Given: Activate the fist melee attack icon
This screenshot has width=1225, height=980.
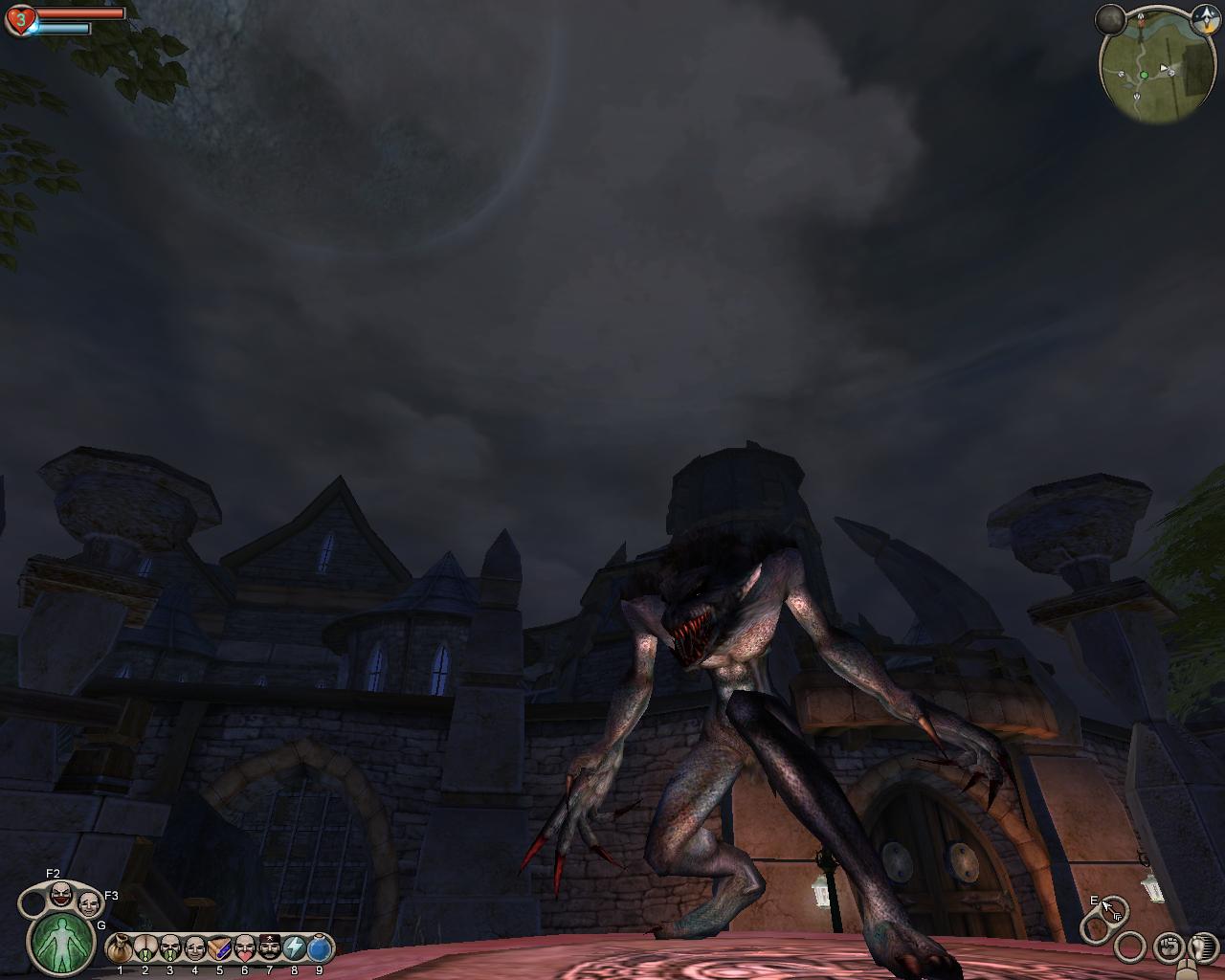Looking at the screenshot, I should [x=1168, y=947].
